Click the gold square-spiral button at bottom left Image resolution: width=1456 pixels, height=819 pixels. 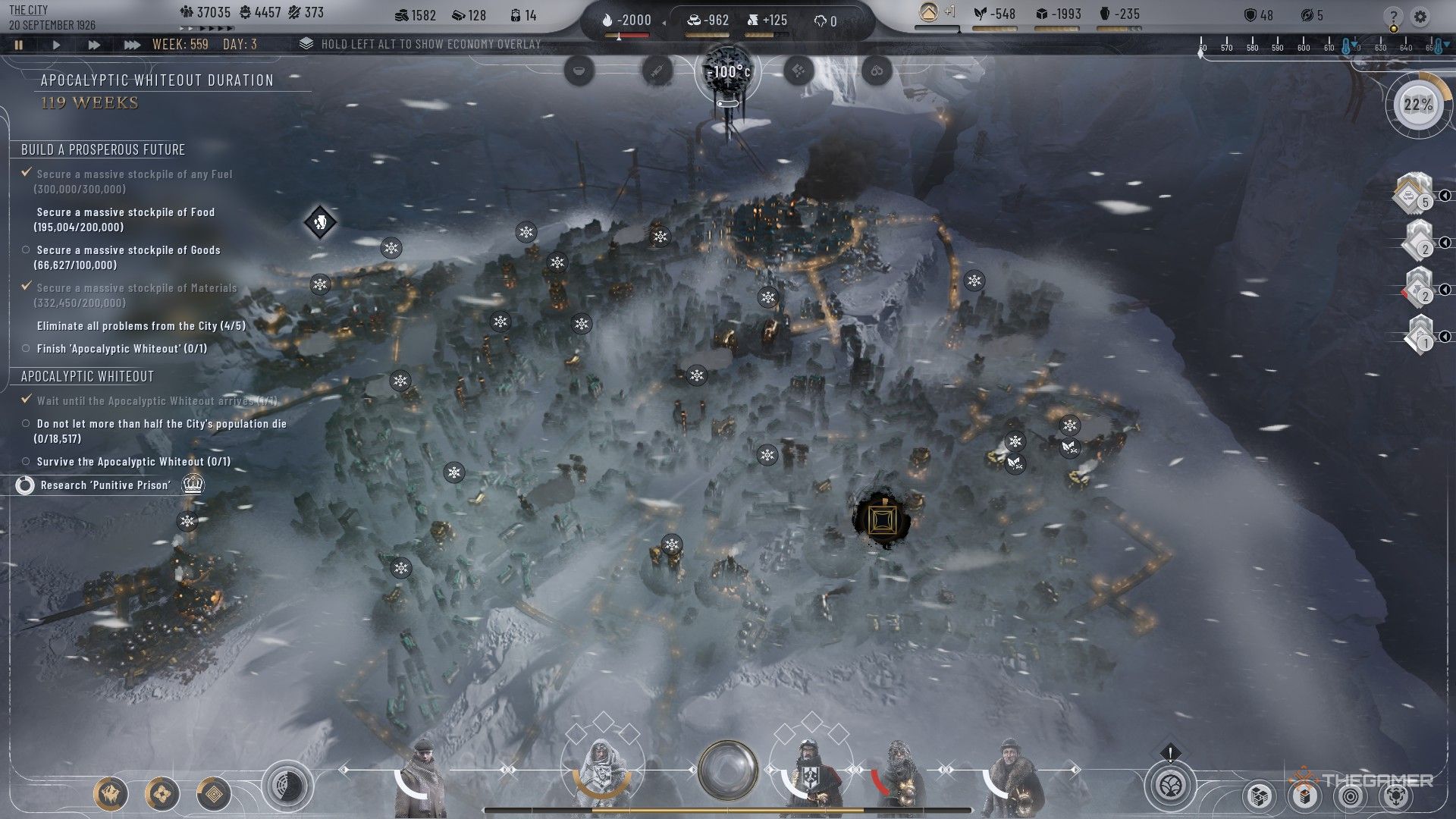pyautogui.click(x=214, y=794)
